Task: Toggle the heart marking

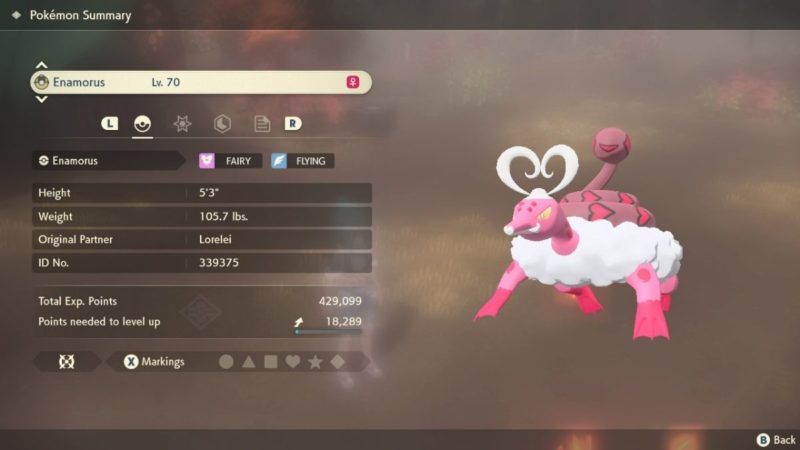Action: point(292,362)
